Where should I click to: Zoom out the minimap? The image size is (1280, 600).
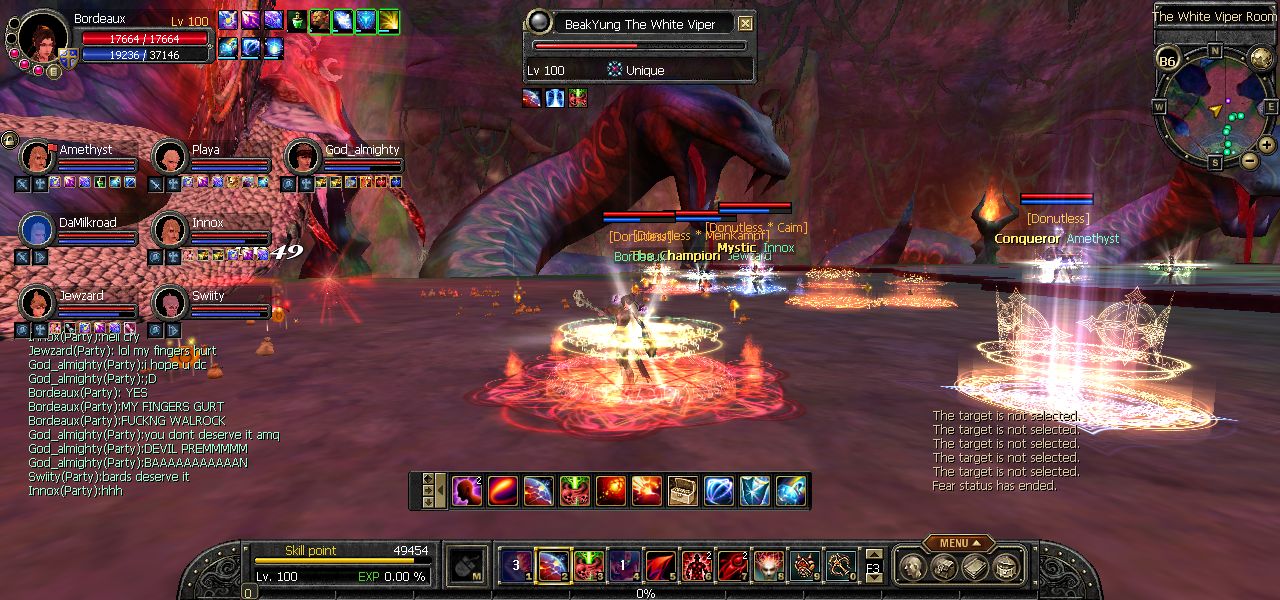(x=1249, y=160)
